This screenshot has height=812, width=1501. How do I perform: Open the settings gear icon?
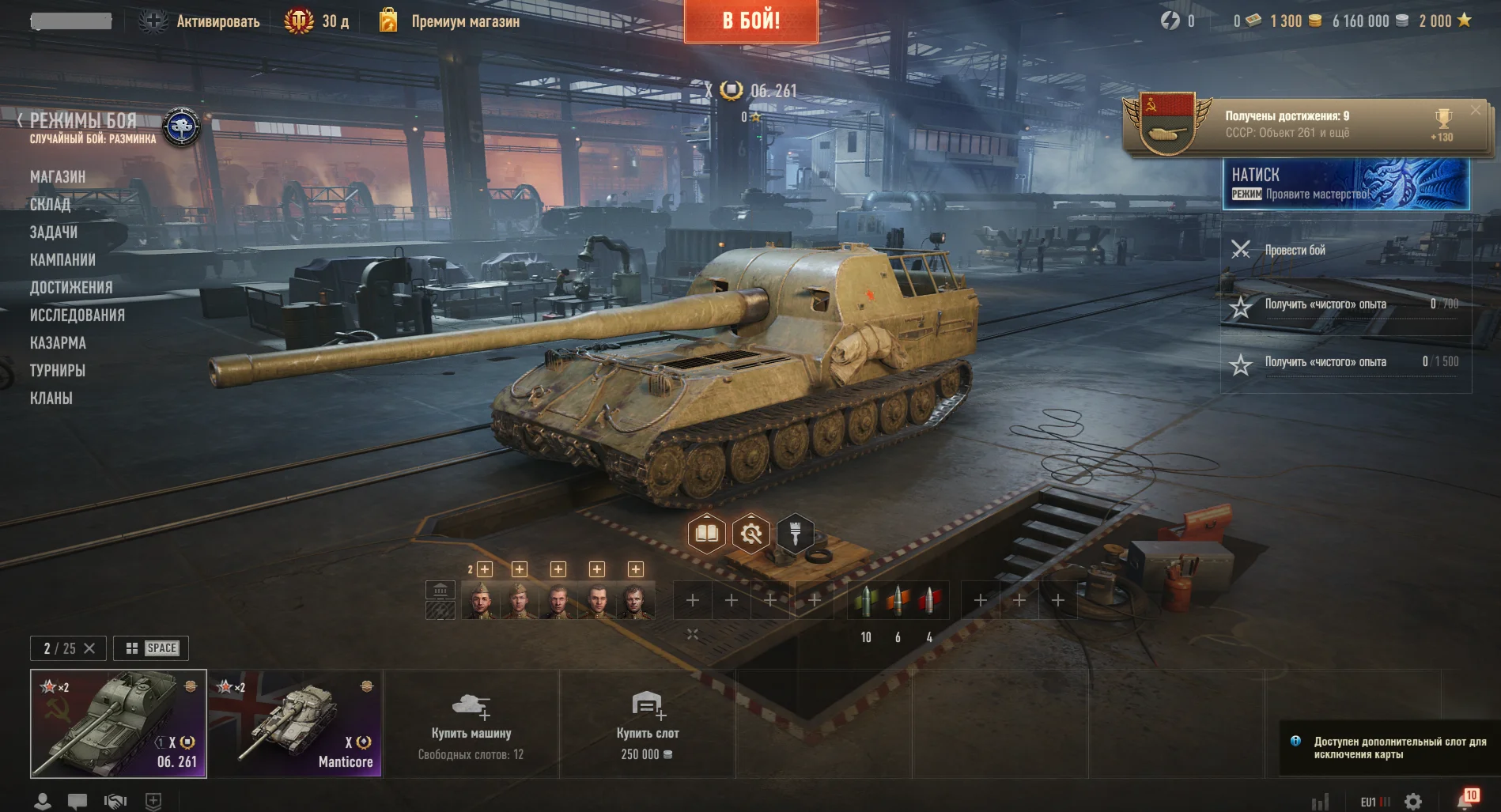pos(1413,802)
